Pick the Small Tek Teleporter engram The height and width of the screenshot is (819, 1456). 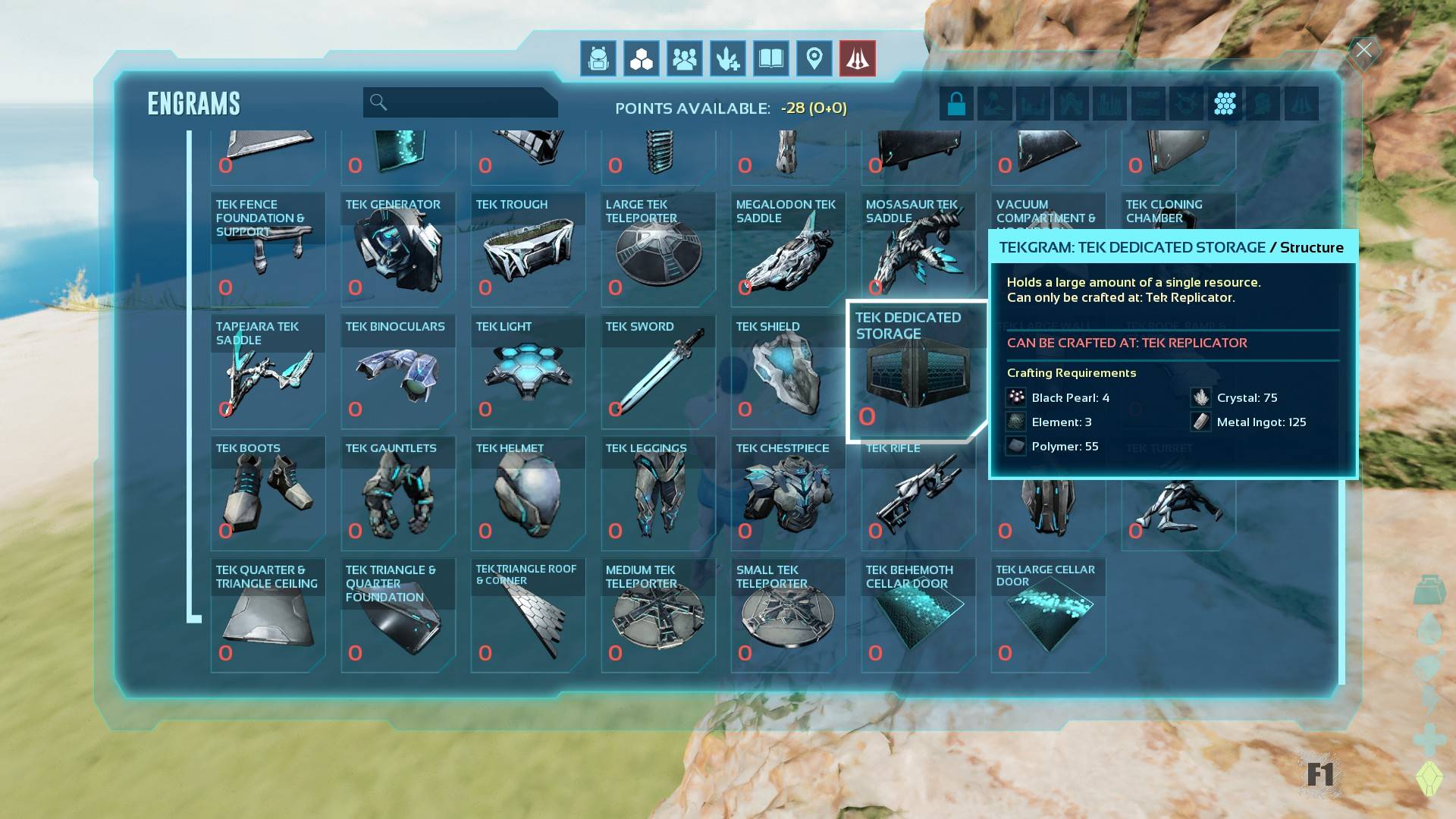point(788,615)
